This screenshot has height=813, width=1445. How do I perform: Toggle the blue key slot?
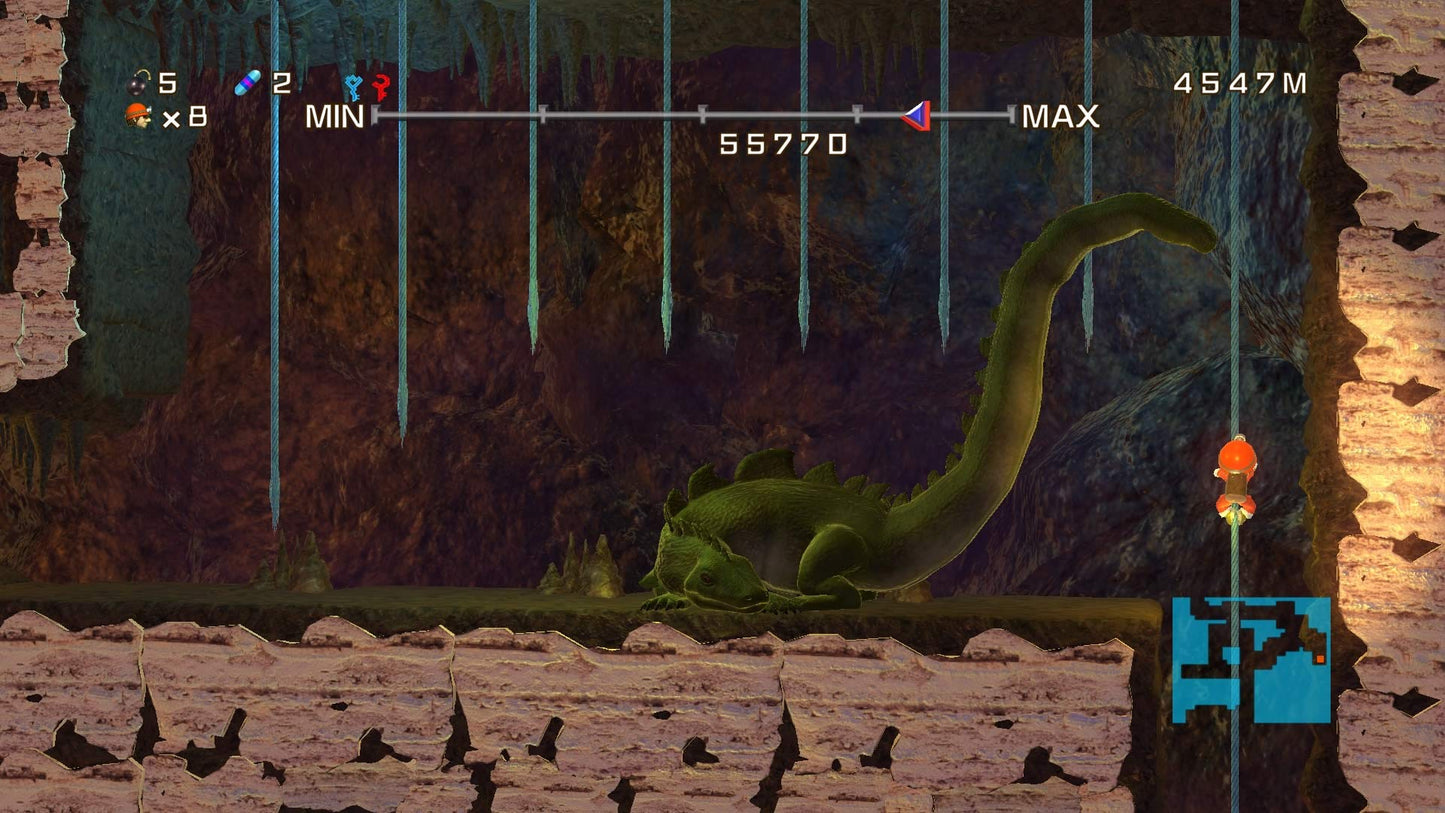[x=353, y=87]
